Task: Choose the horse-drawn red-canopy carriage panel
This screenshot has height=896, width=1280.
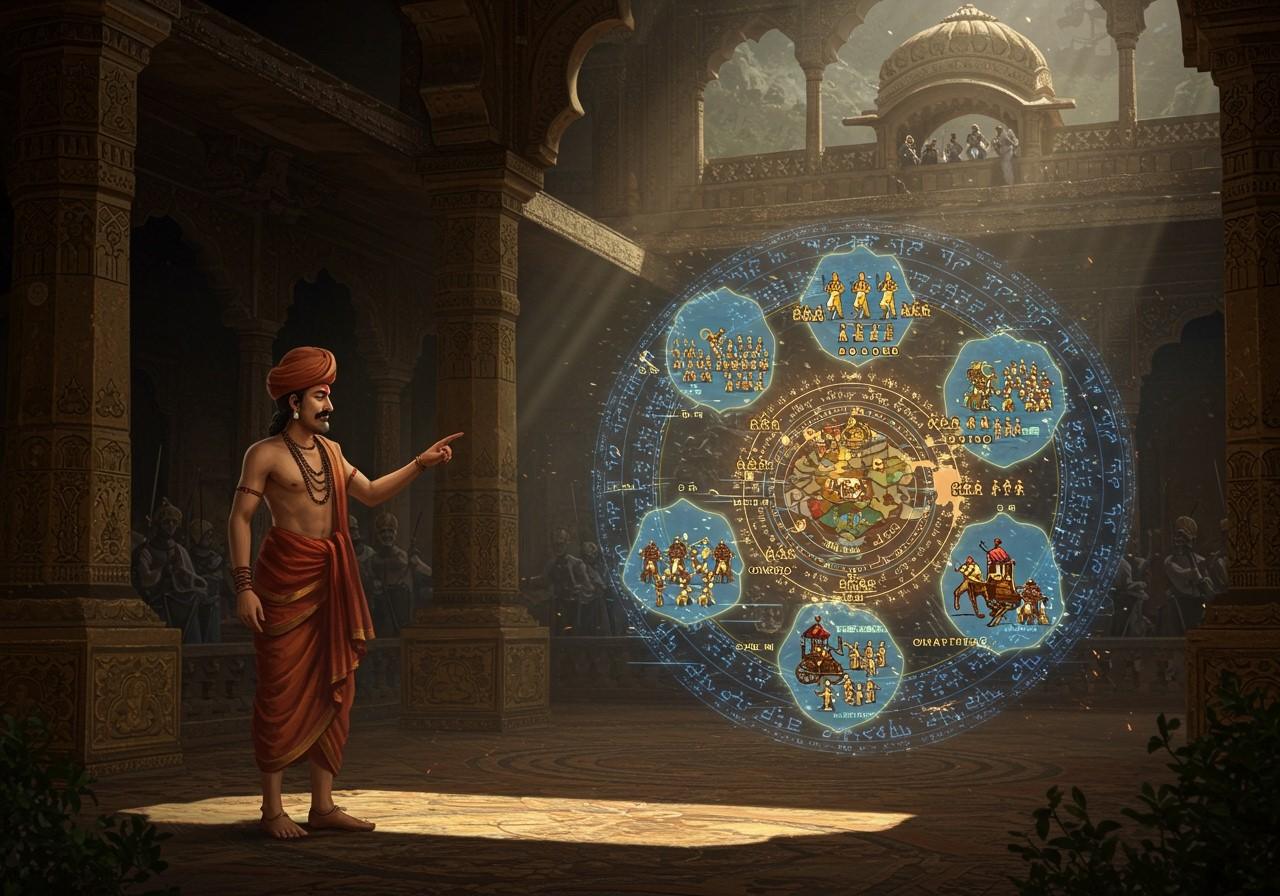Action: pos(1000,584)
